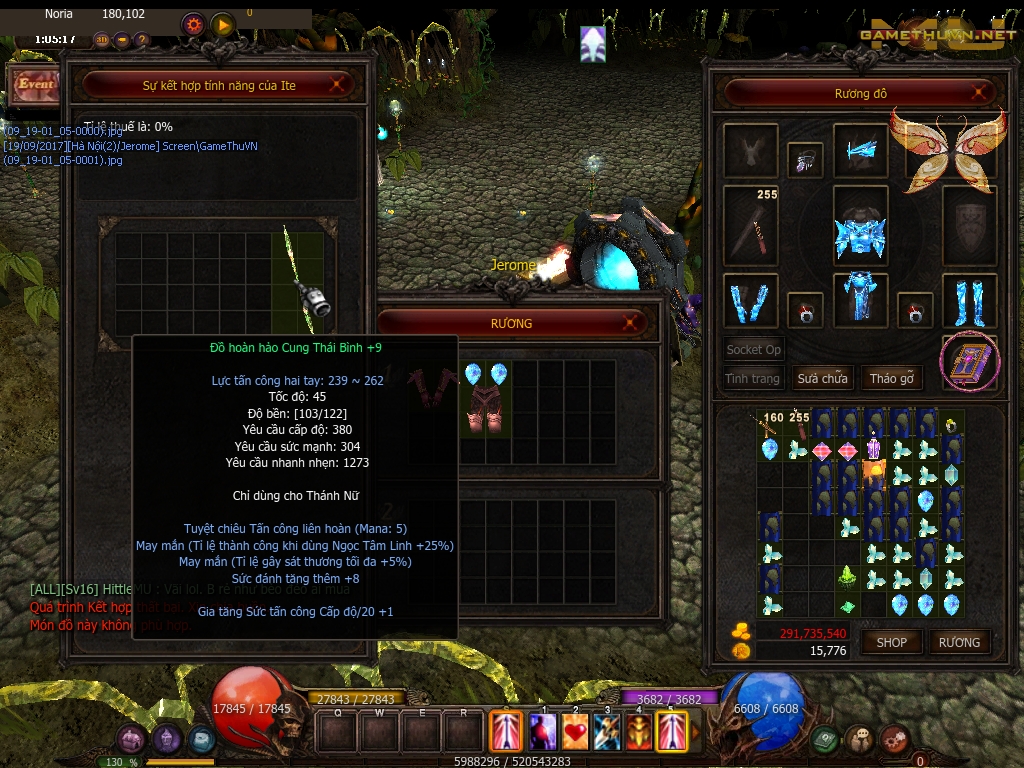Select the equipped blue boots slot

click(x=969, y=300)
